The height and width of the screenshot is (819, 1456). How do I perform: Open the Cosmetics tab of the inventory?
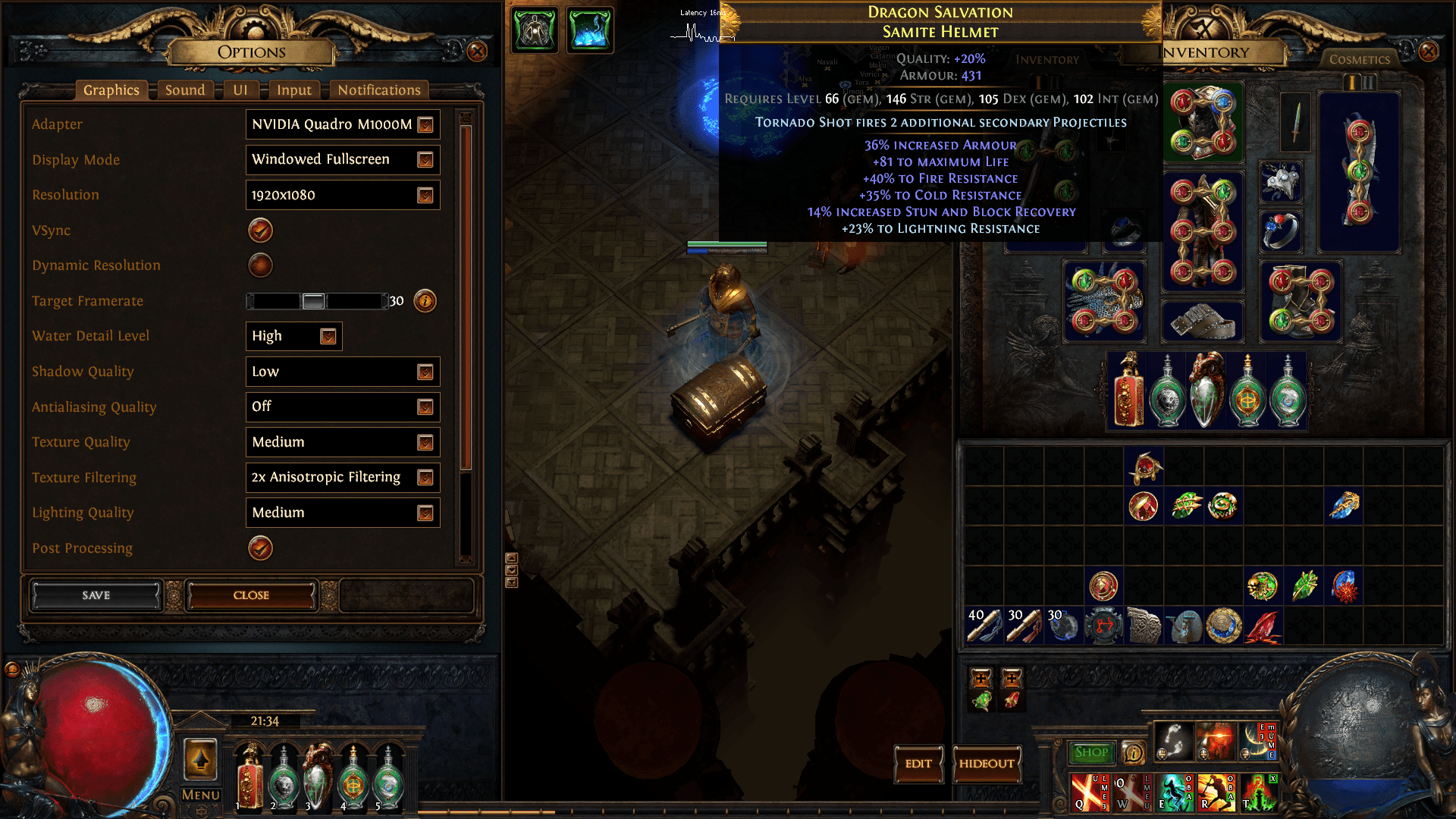[1360, 59]
